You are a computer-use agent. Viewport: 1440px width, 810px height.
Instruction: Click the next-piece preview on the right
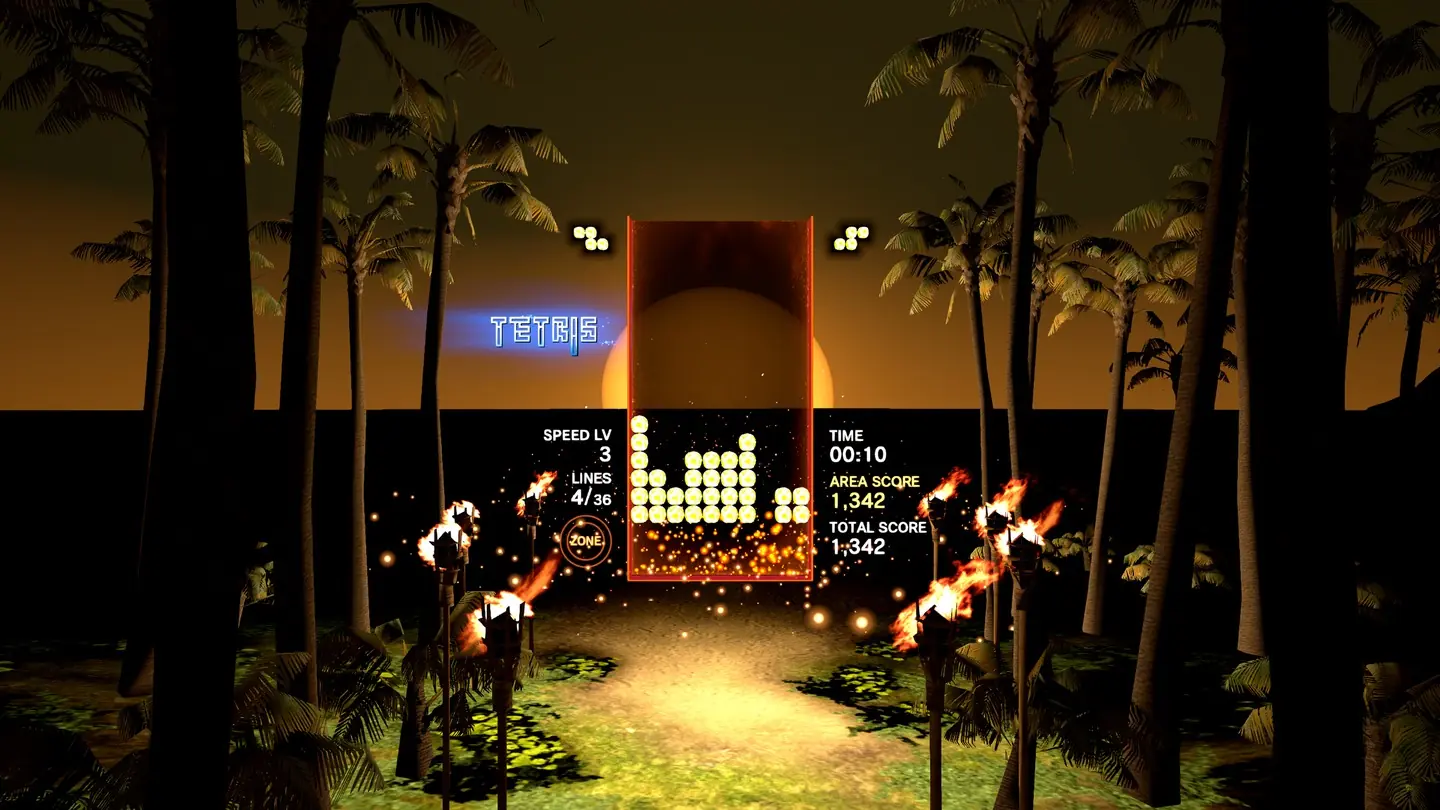[849, 237]
